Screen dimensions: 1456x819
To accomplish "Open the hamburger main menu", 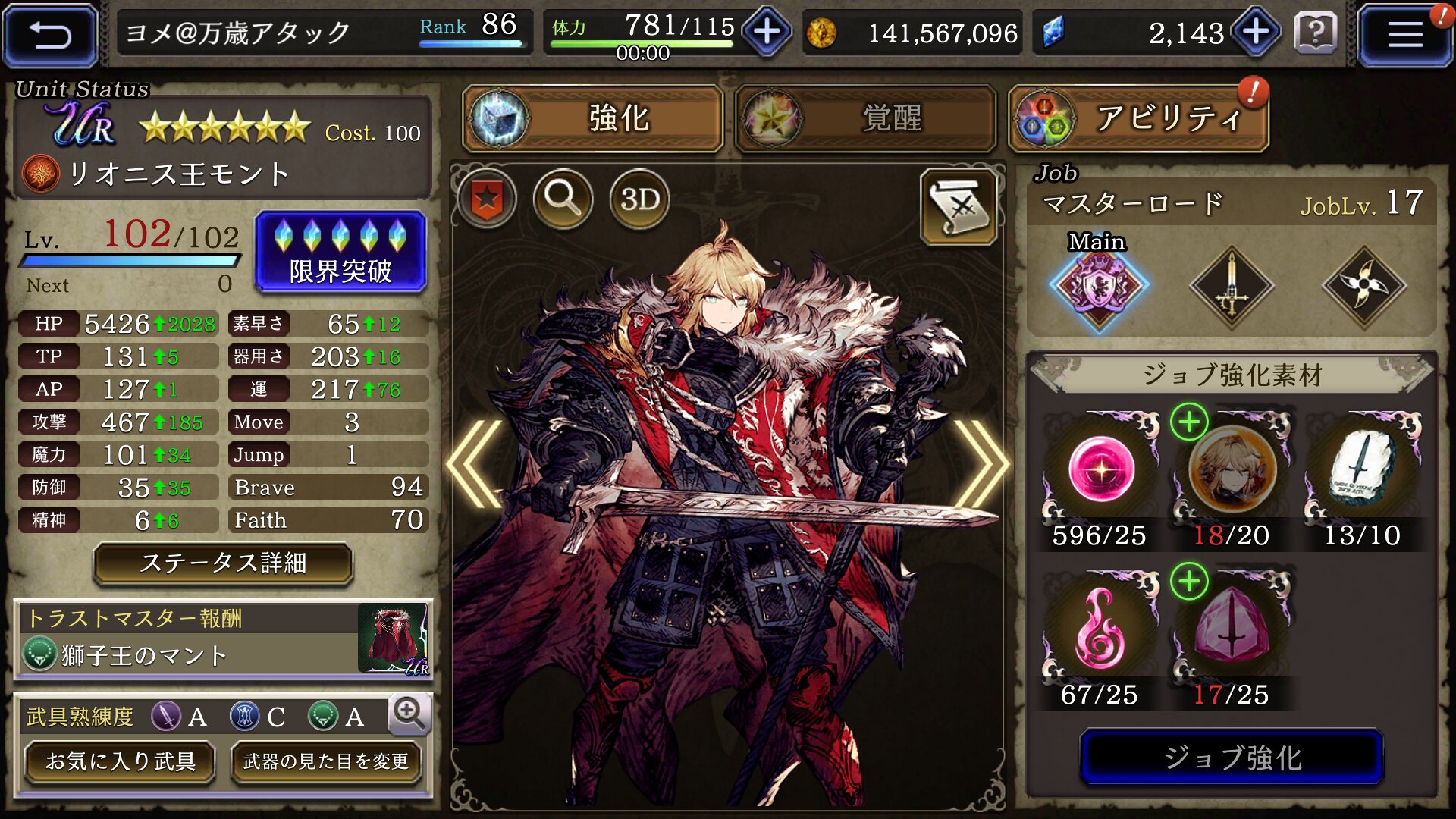I will tap(1404, 35).
